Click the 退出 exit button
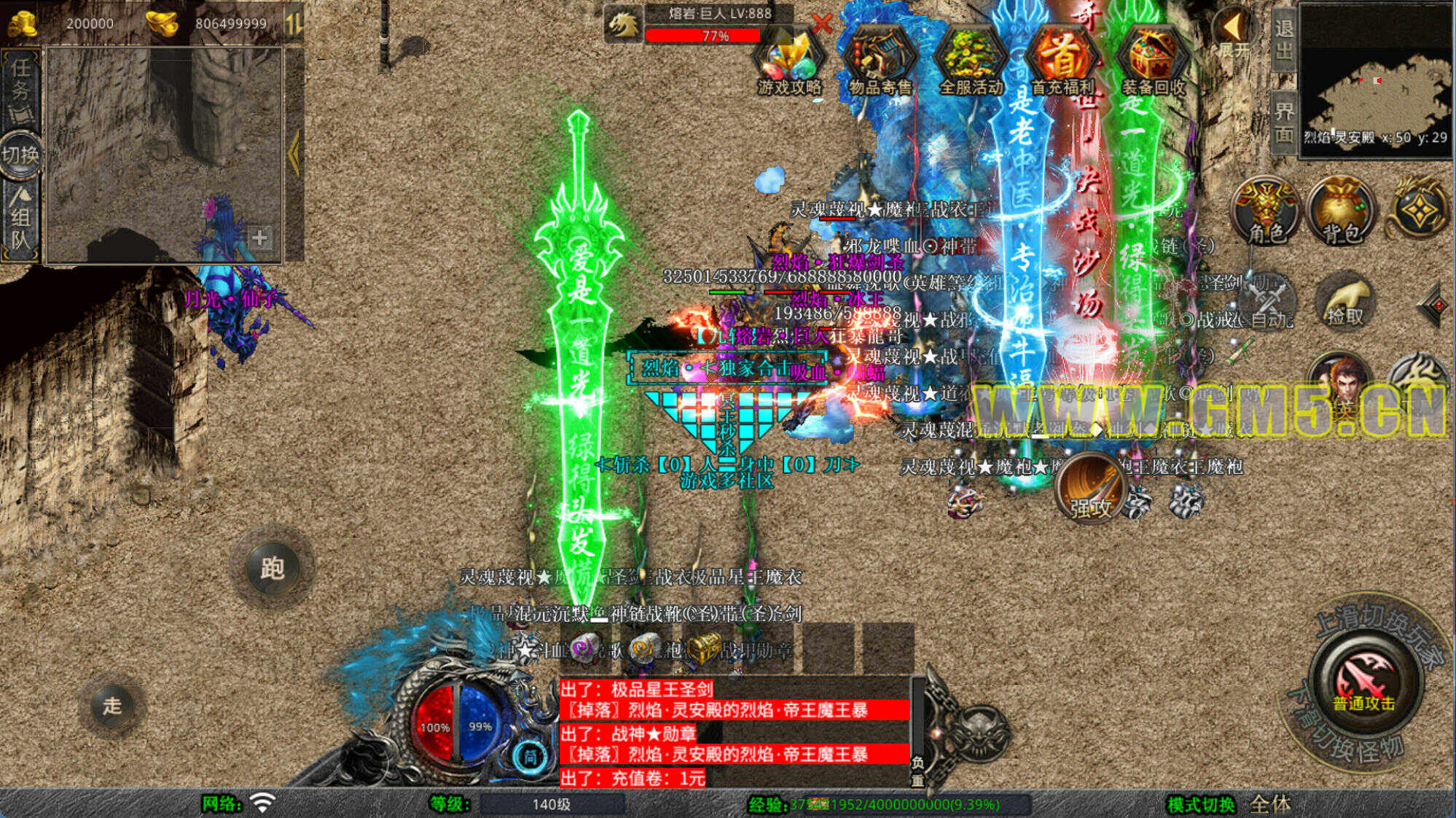Screen dimensions: 1456x818 click(x=1283, y=39)
